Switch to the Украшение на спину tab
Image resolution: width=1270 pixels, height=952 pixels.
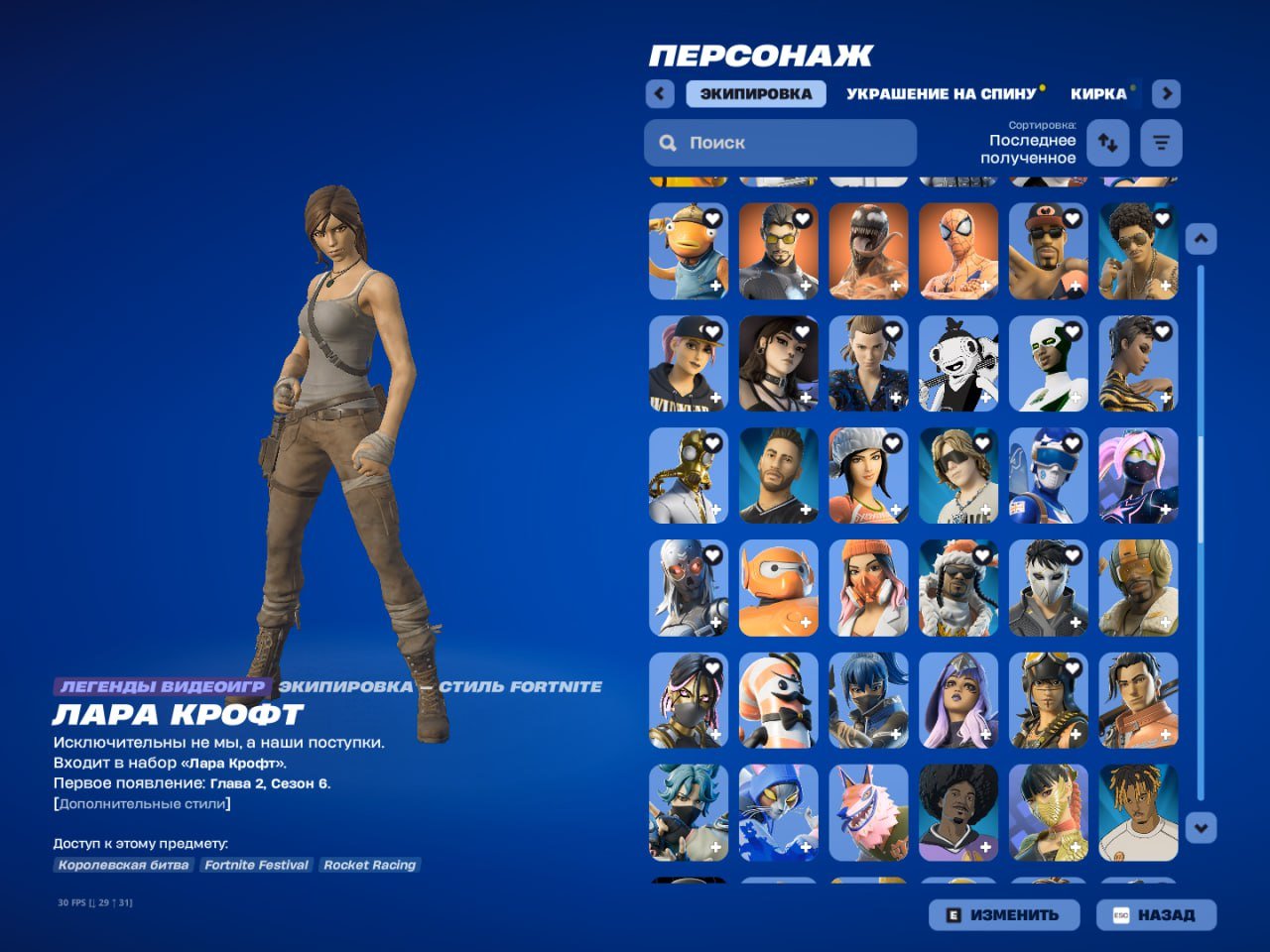click(941, 93)
